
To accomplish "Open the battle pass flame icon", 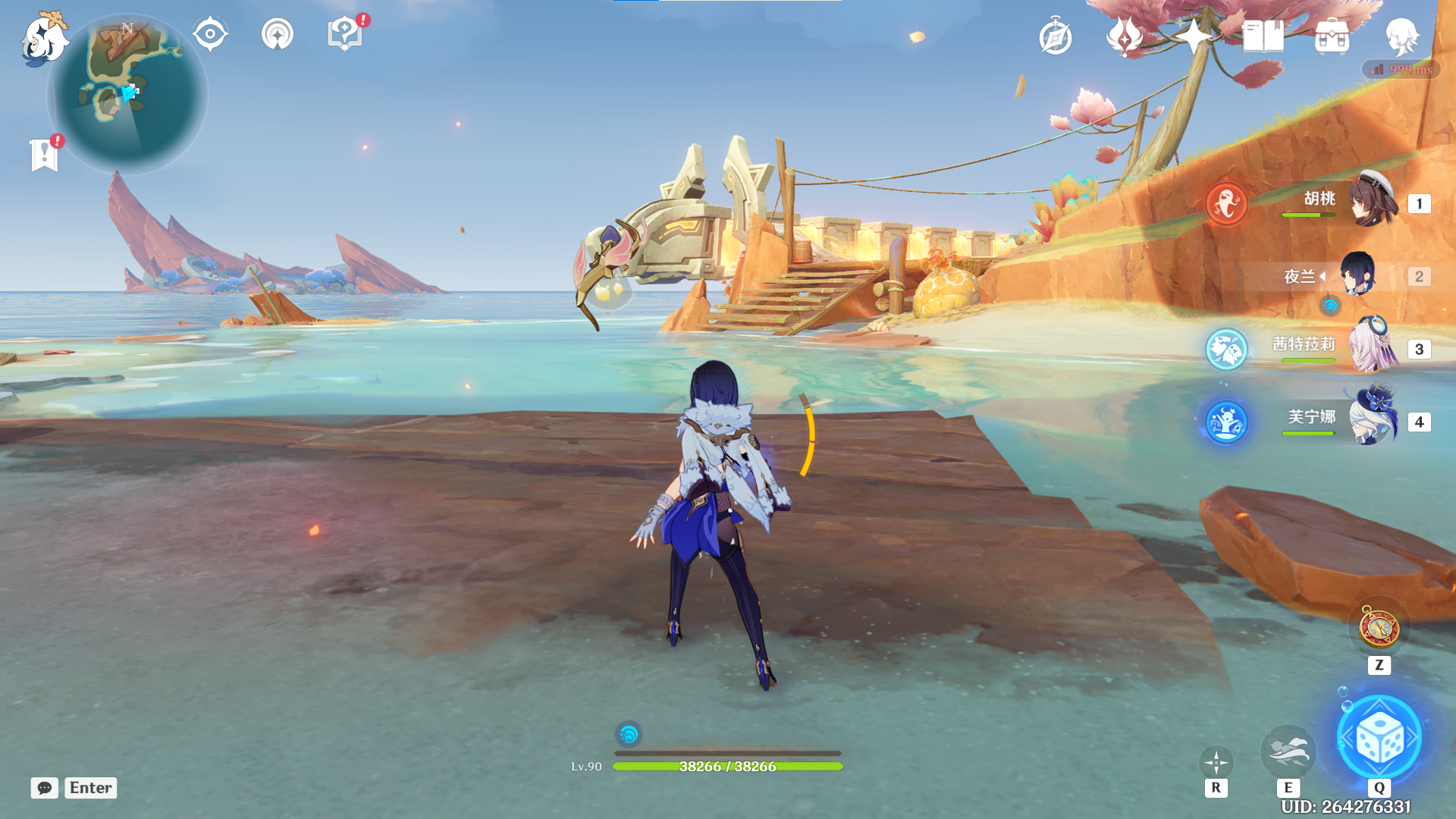I will tap(1125, 36).
